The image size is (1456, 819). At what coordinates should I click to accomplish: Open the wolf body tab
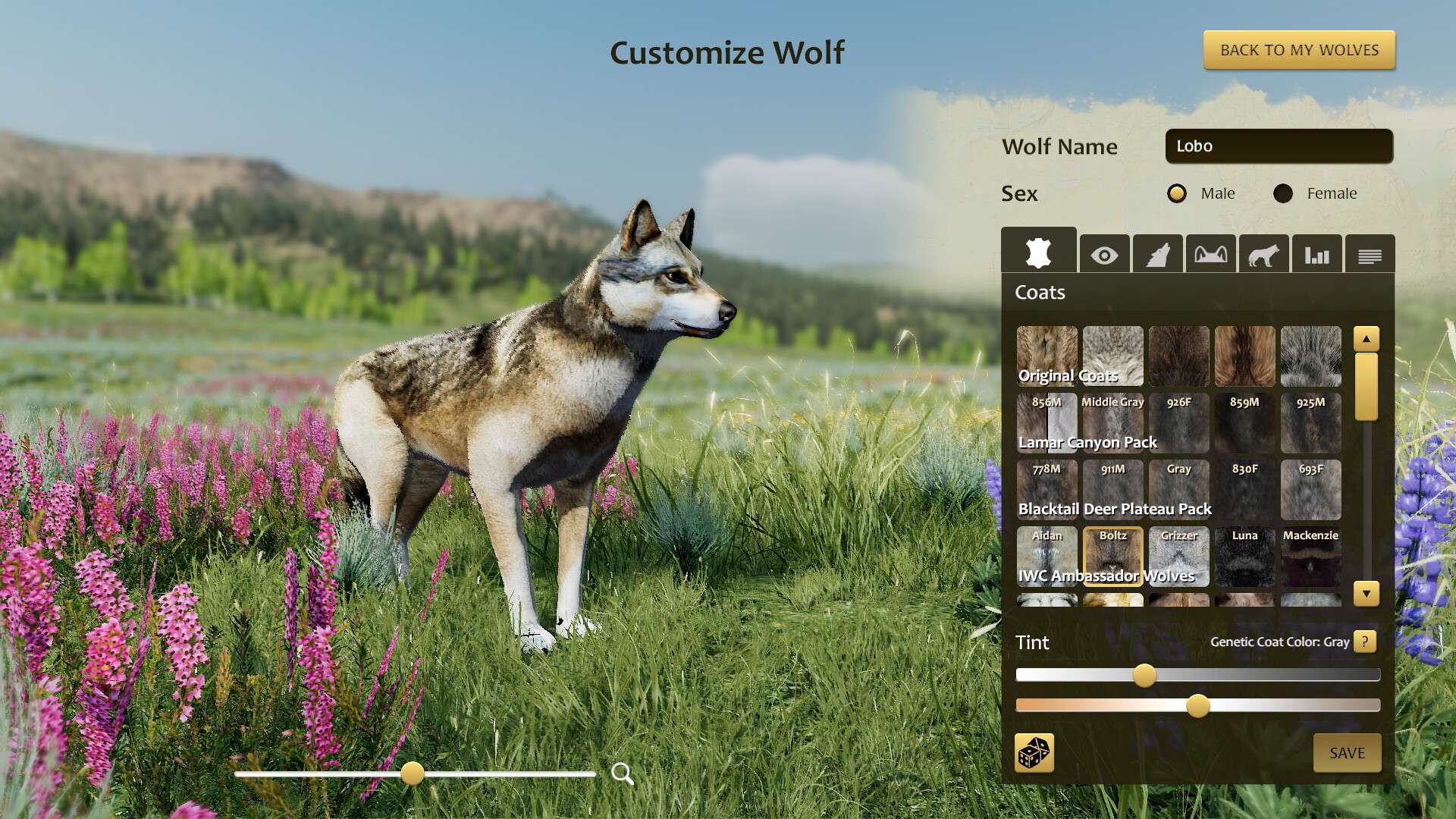(x=1263, y=255)
